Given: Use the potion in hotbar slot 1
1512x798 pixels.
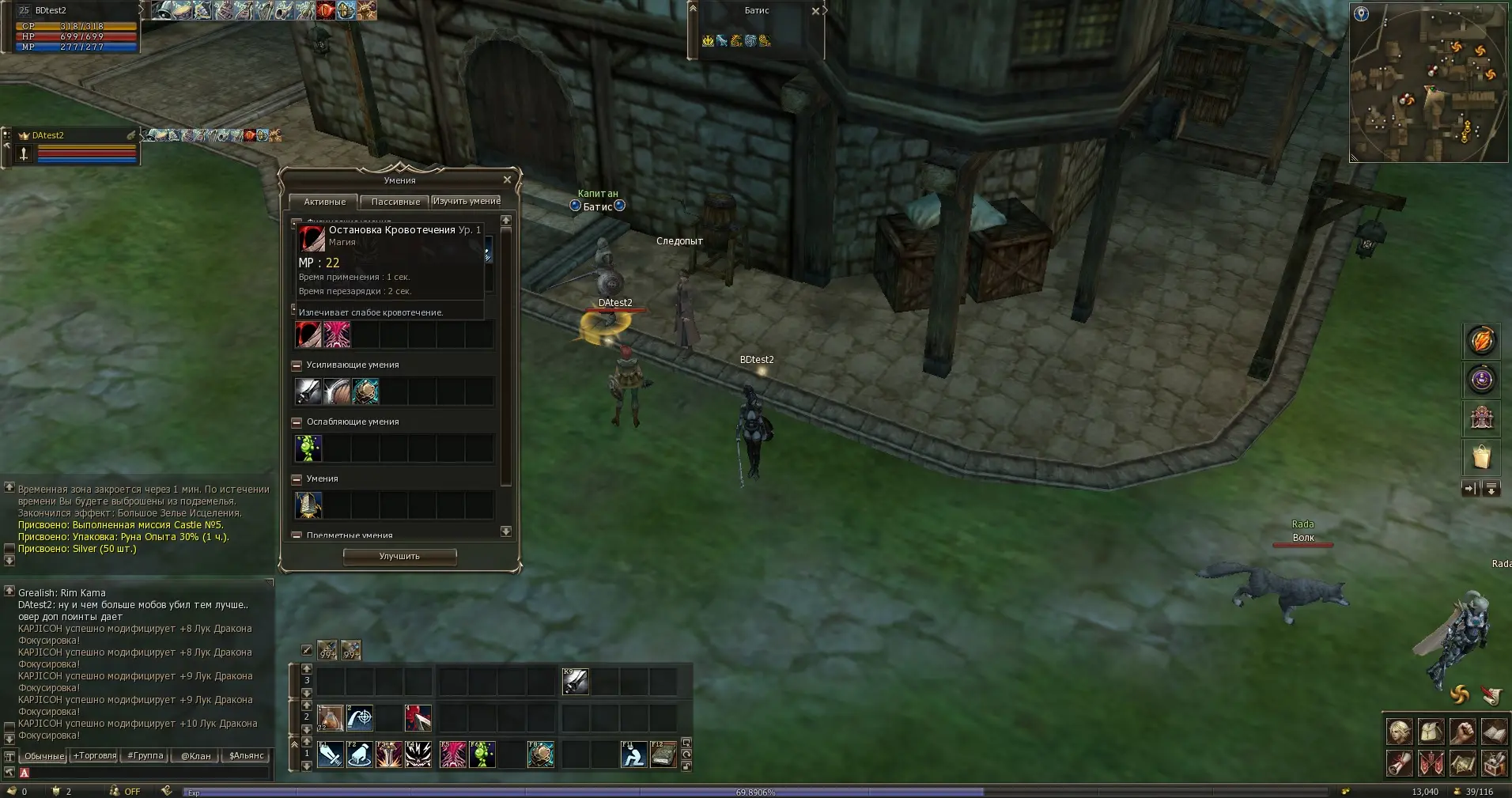Looking at the screenshot, I should 330,718.
